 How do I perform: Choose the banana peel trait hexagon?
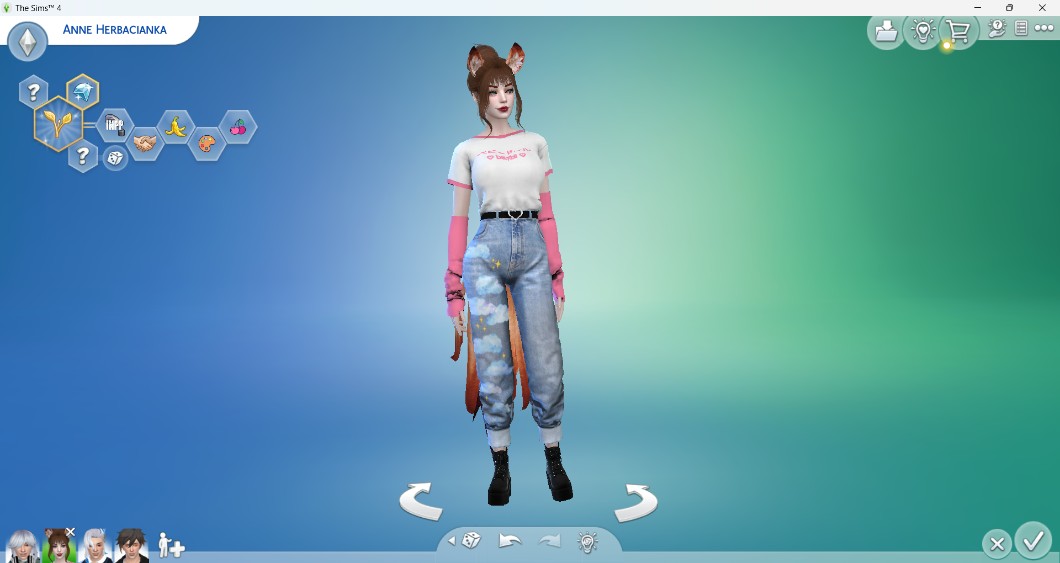pos(176,126)
